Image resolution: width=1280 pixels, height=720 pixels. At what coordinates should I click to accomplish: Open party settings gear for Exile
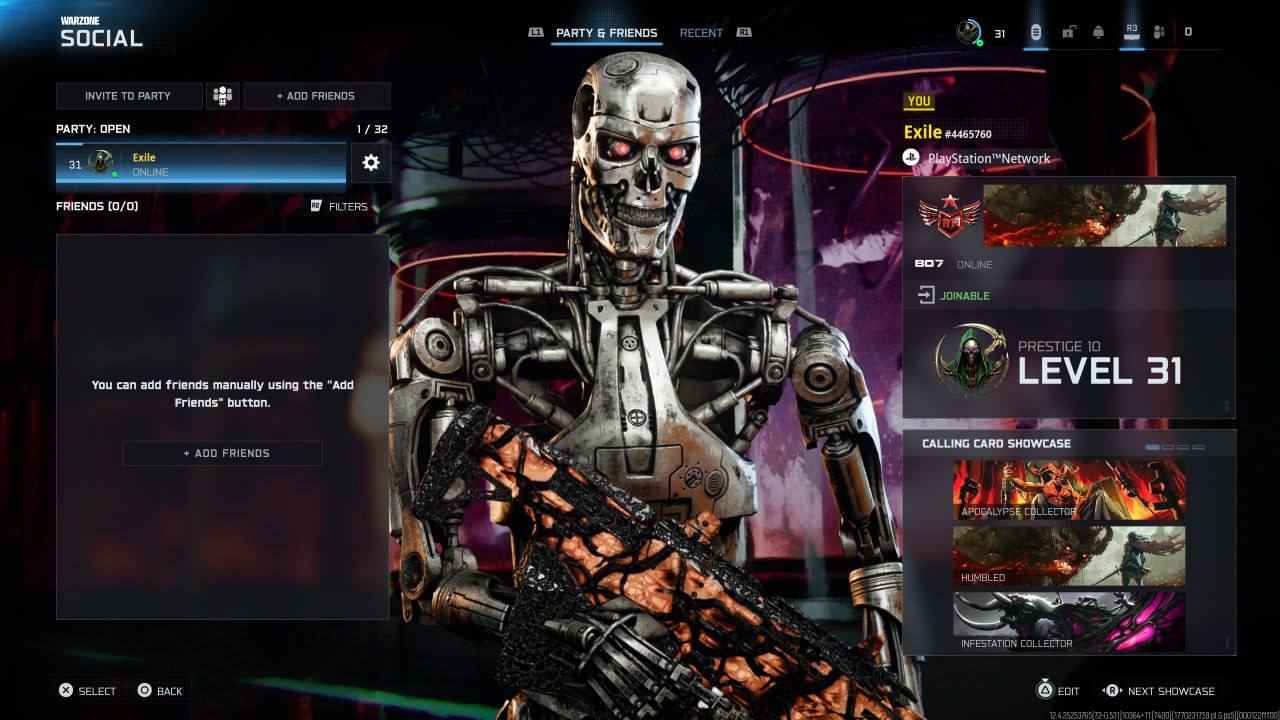tap(371, 162)
